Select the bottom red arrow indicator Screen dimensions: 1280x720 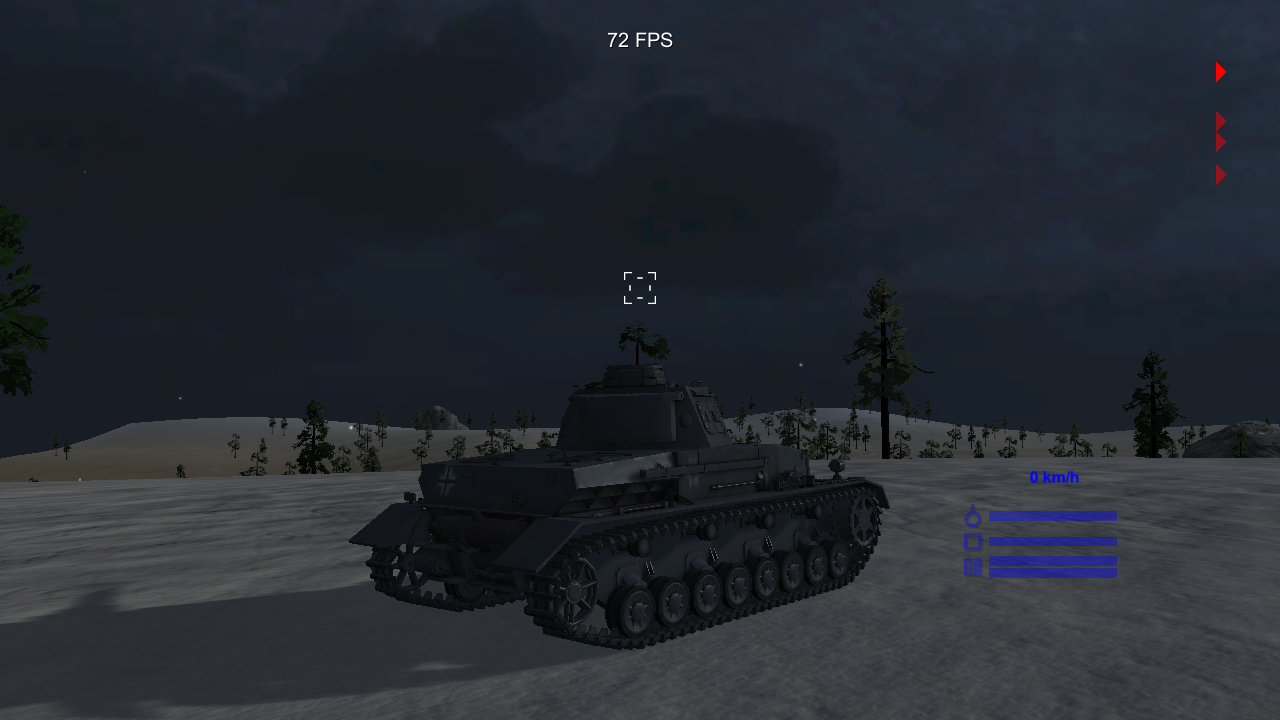click(1219, 175)
